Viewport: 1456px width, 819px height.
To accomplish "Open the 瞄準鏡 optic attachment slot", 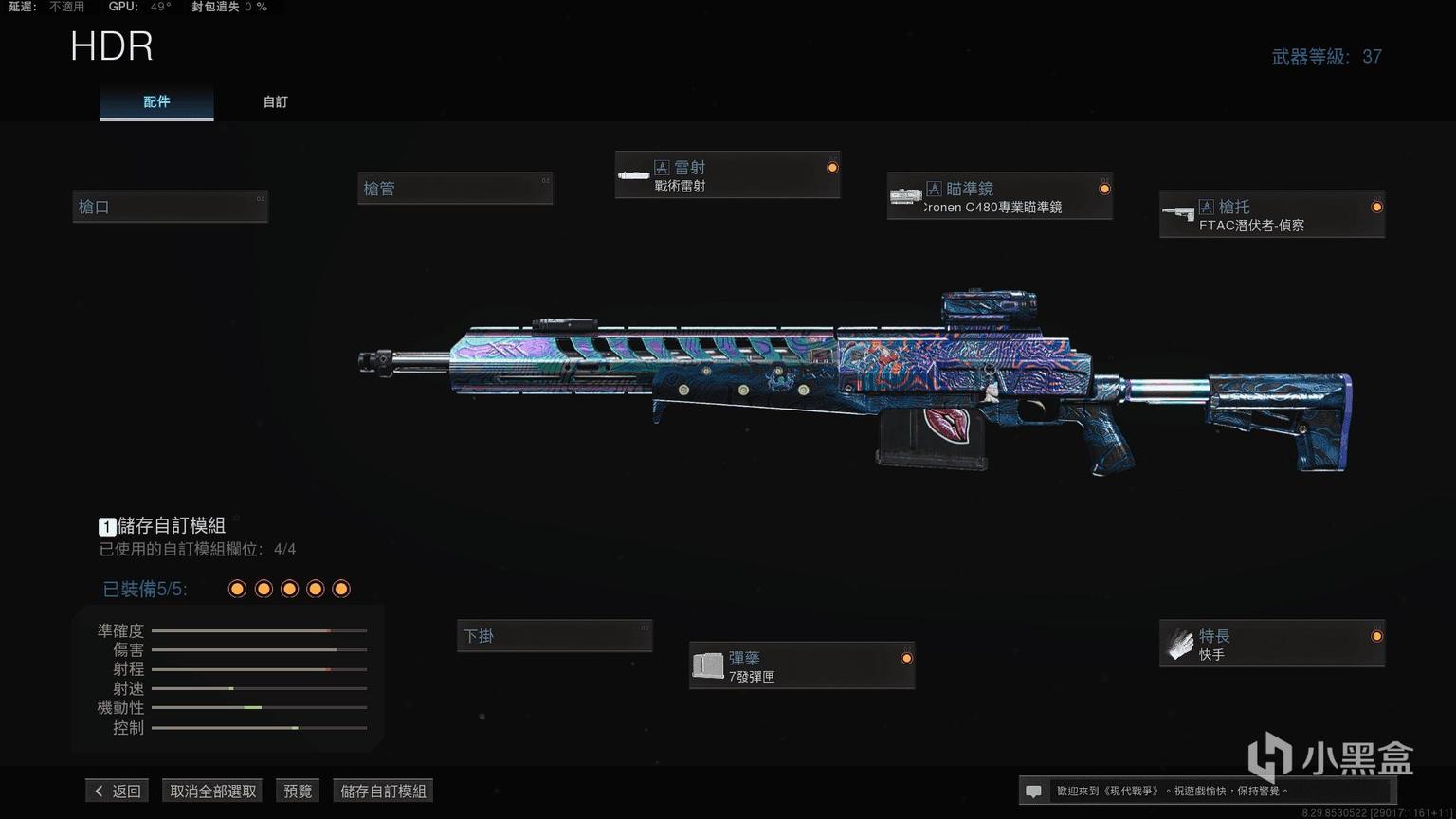I will point(999,196).
